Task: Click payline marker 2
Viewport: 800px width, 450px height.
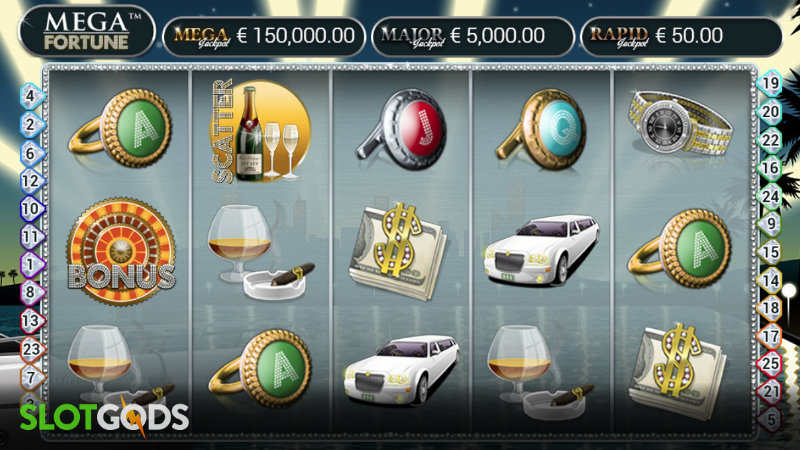Action: click(30, 125)
